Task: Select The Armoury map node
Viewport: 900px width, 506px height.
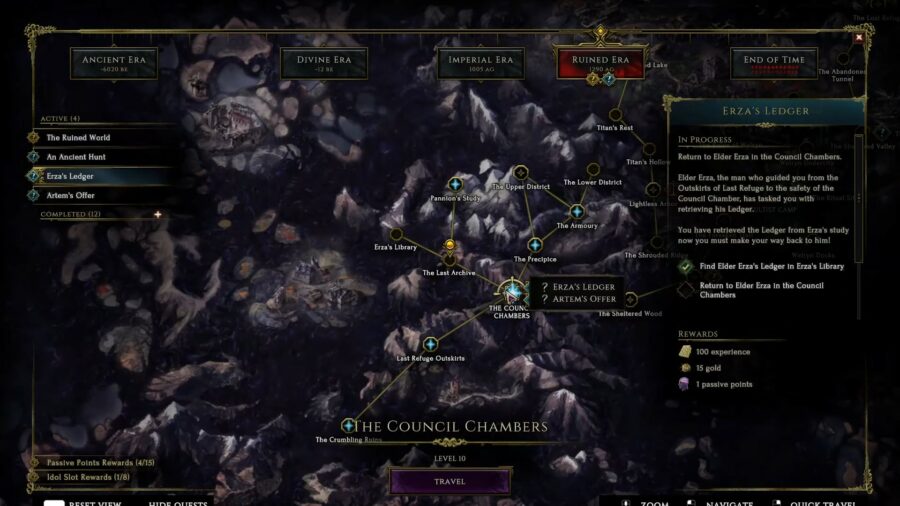Action: [x=576, y=212]
